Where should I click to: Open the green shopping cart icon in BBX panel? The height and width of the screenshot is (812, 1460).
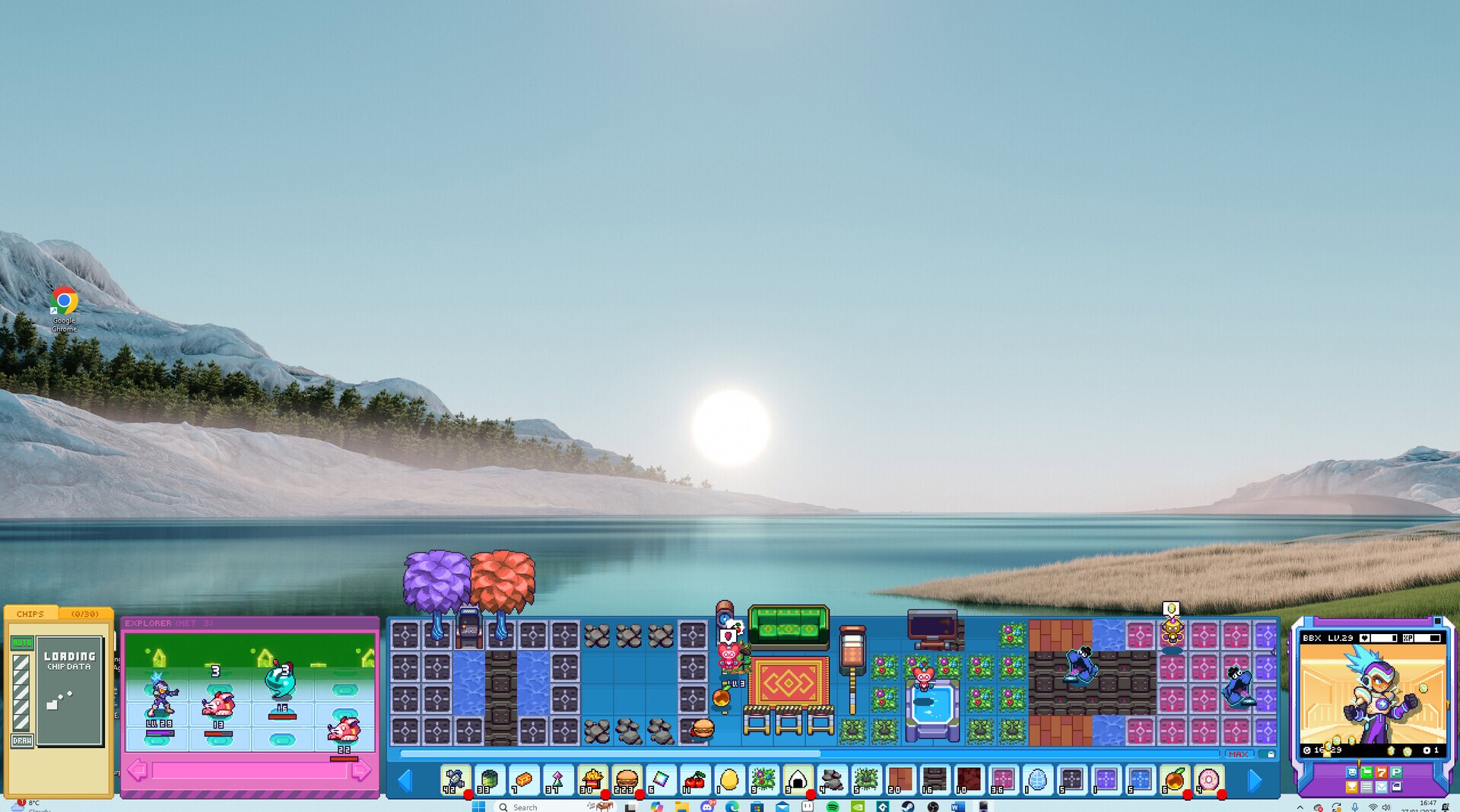(x=1366, y=772)
